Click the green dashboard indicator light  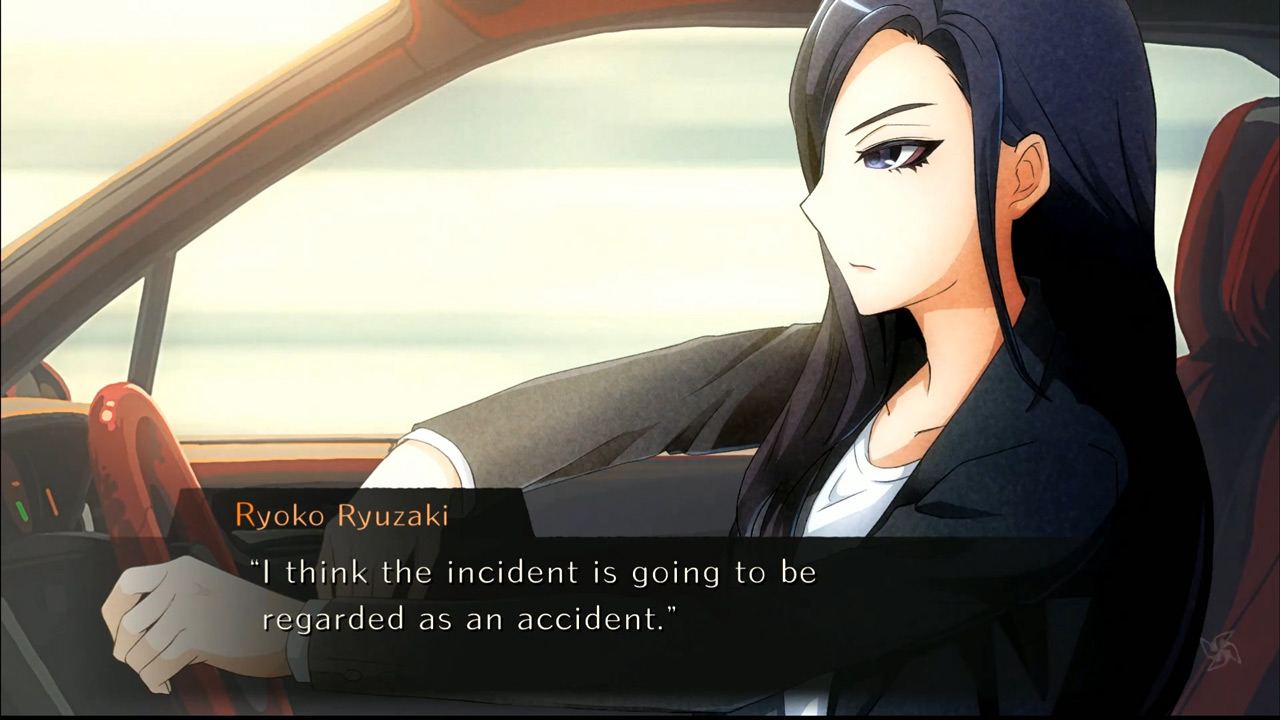pyautogui.click(x=21, y=512)
